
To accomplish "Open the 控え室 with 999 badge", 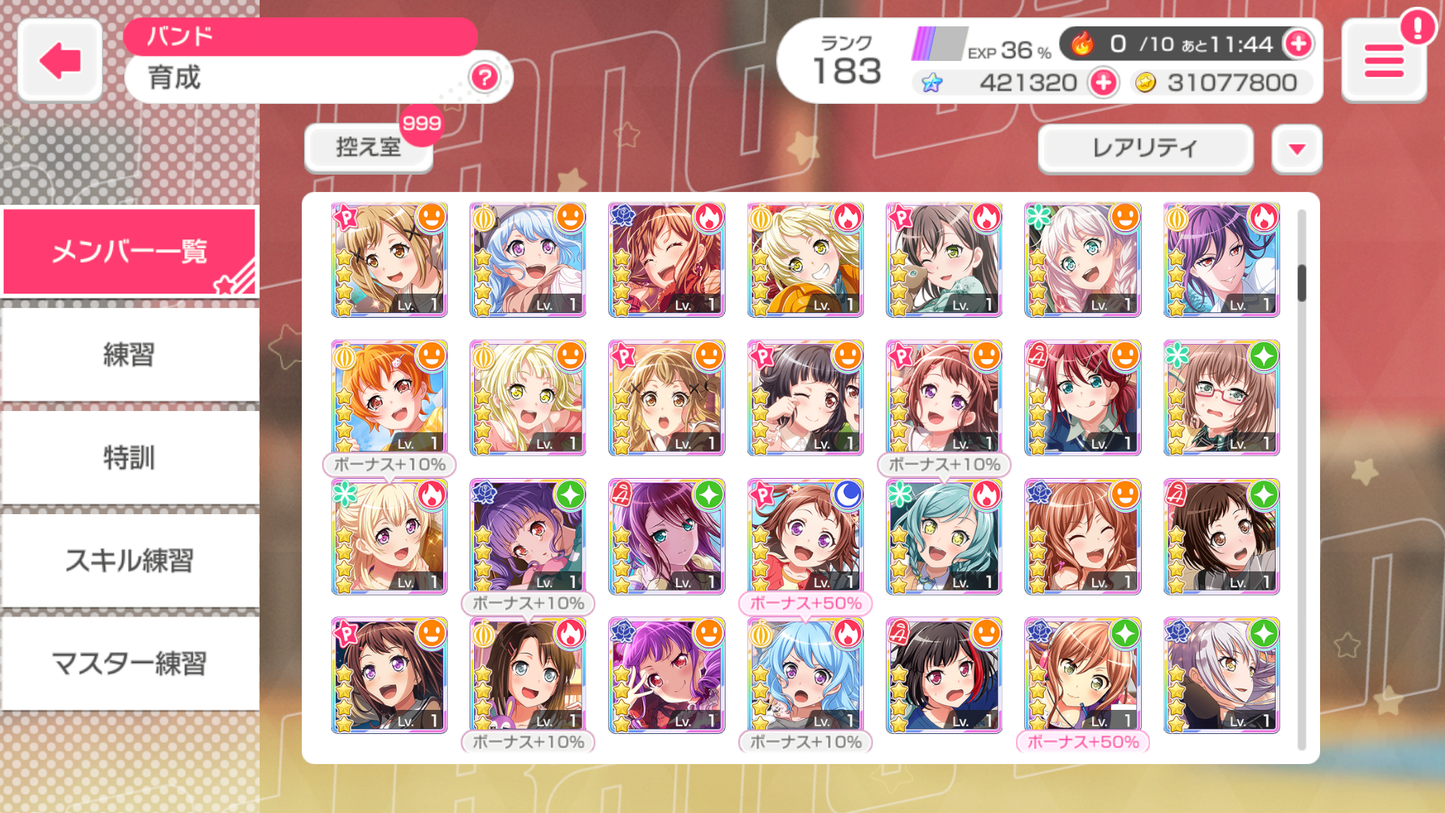I will 368,148.
